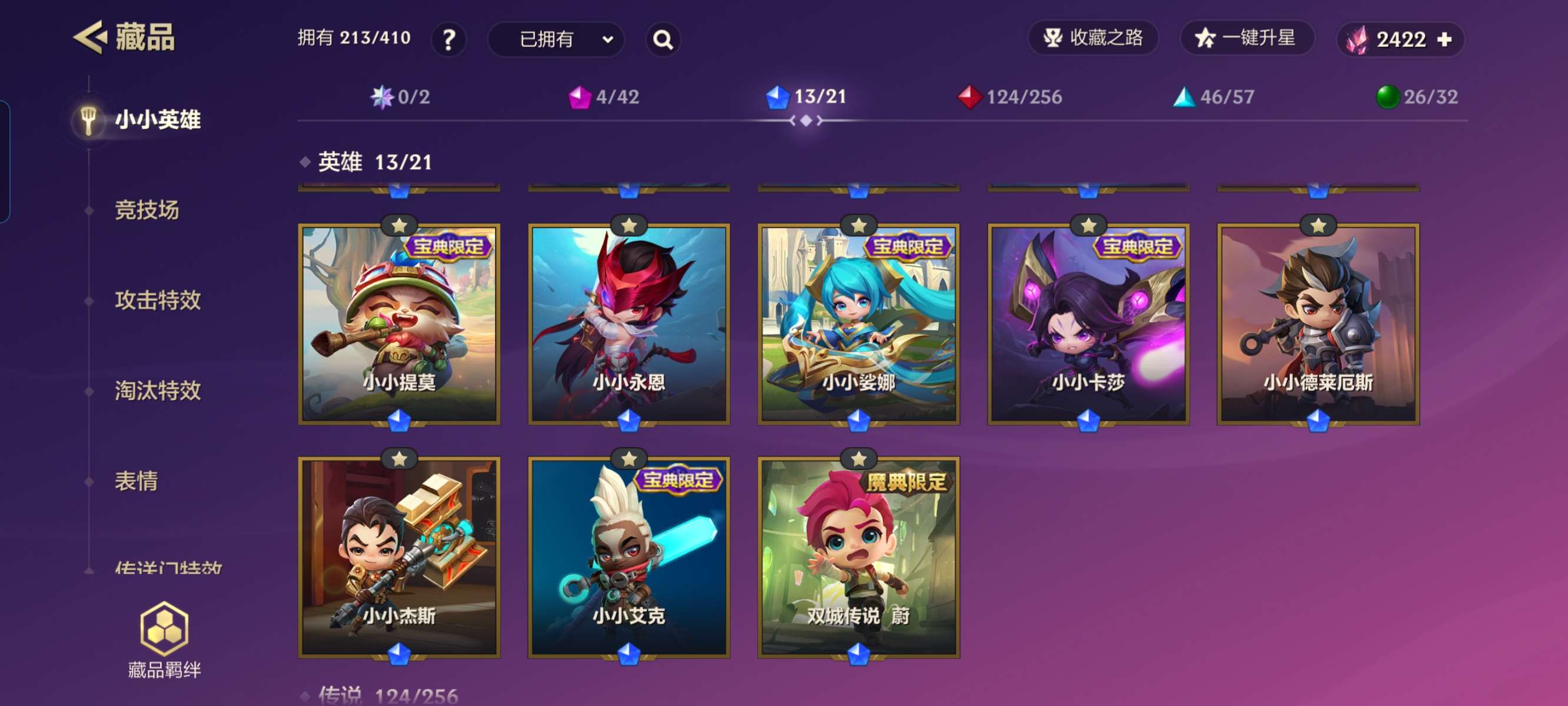The width and height of the screenshot is (1568, 706).
Task: Switch to the 4/42 pink gem tab
Action: pyautogui.click(x=604, y=96)
